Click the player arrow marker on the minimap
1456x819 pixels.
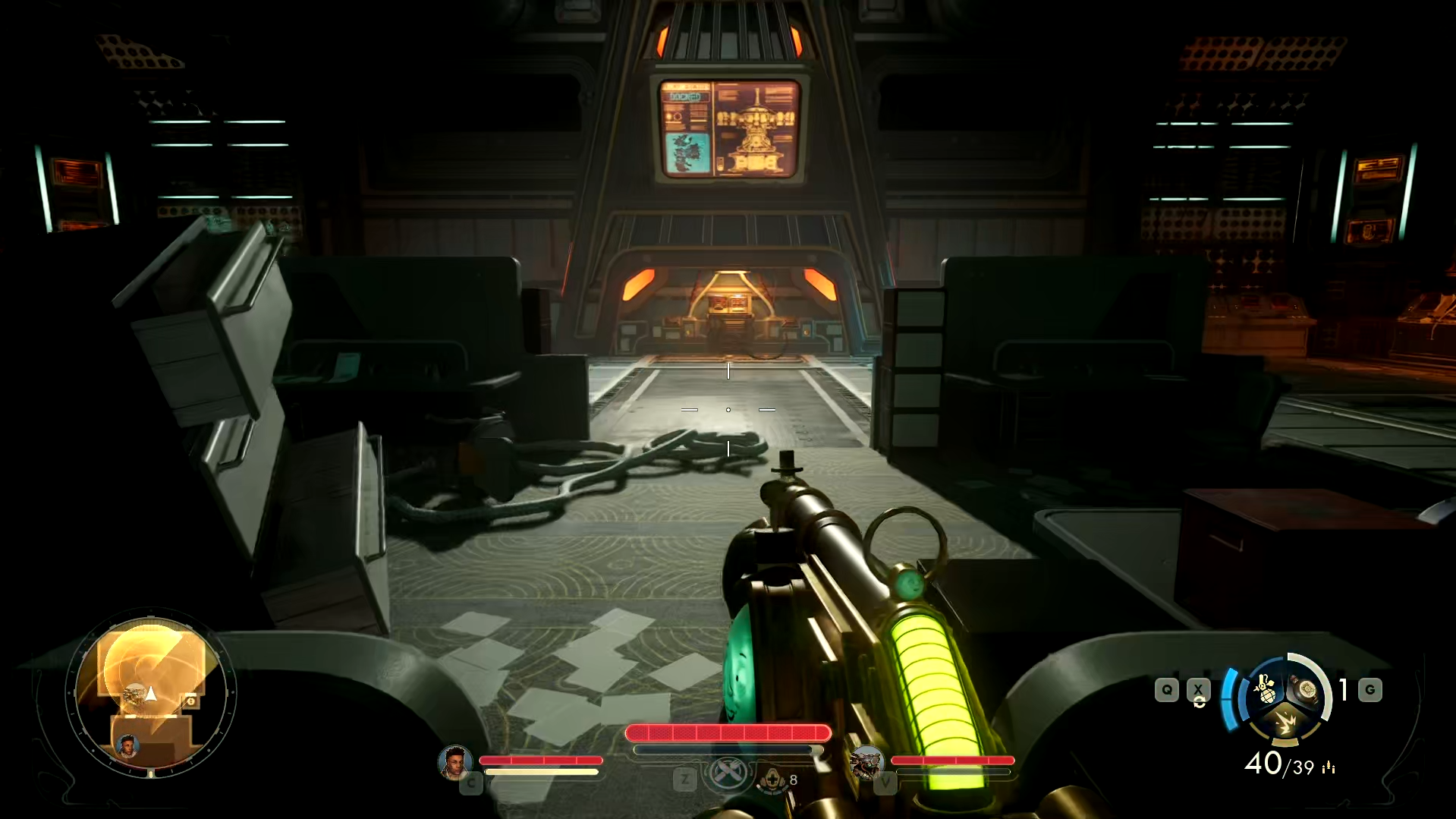[x=150, y=693]
